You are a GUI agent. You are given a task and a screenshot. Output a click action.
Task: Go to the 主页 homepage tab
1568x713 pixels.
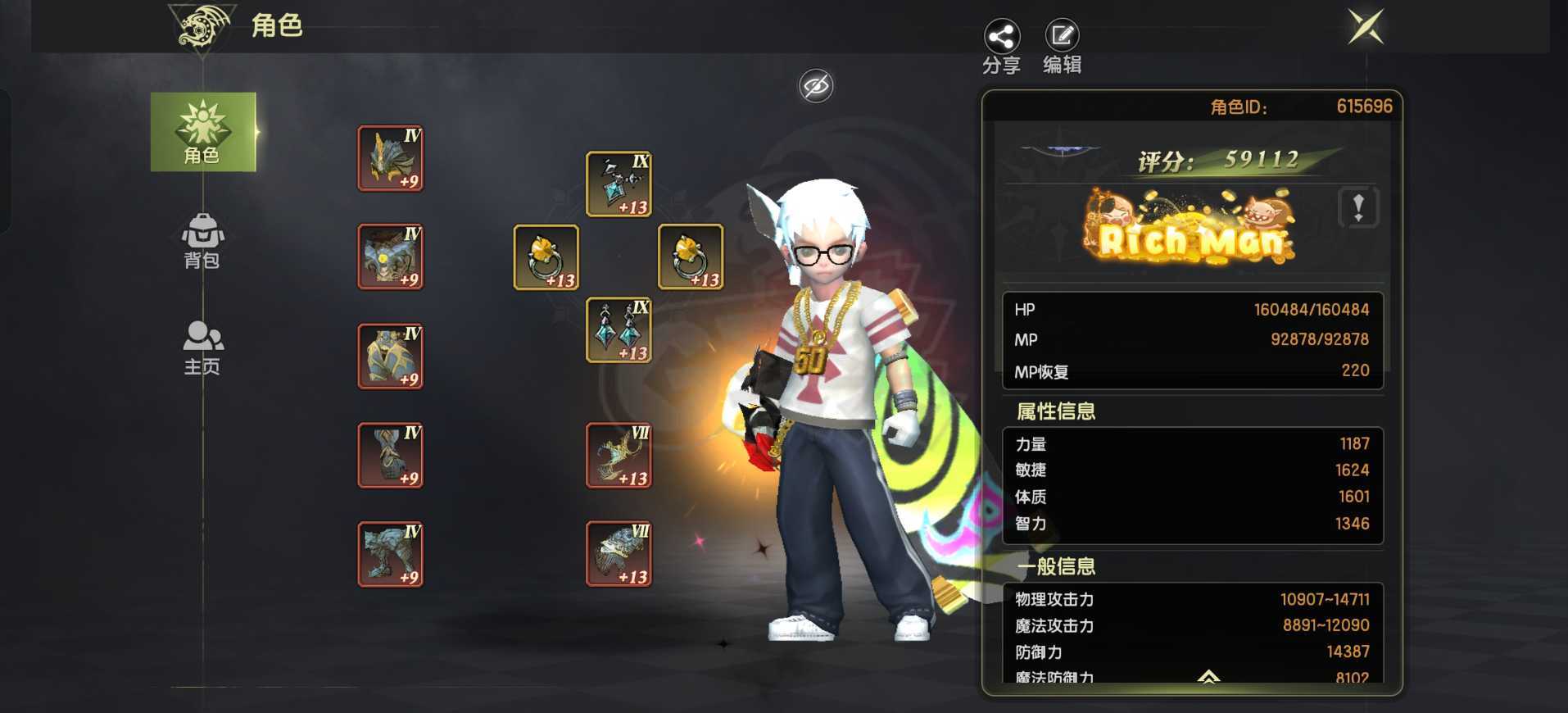(202, 347)
